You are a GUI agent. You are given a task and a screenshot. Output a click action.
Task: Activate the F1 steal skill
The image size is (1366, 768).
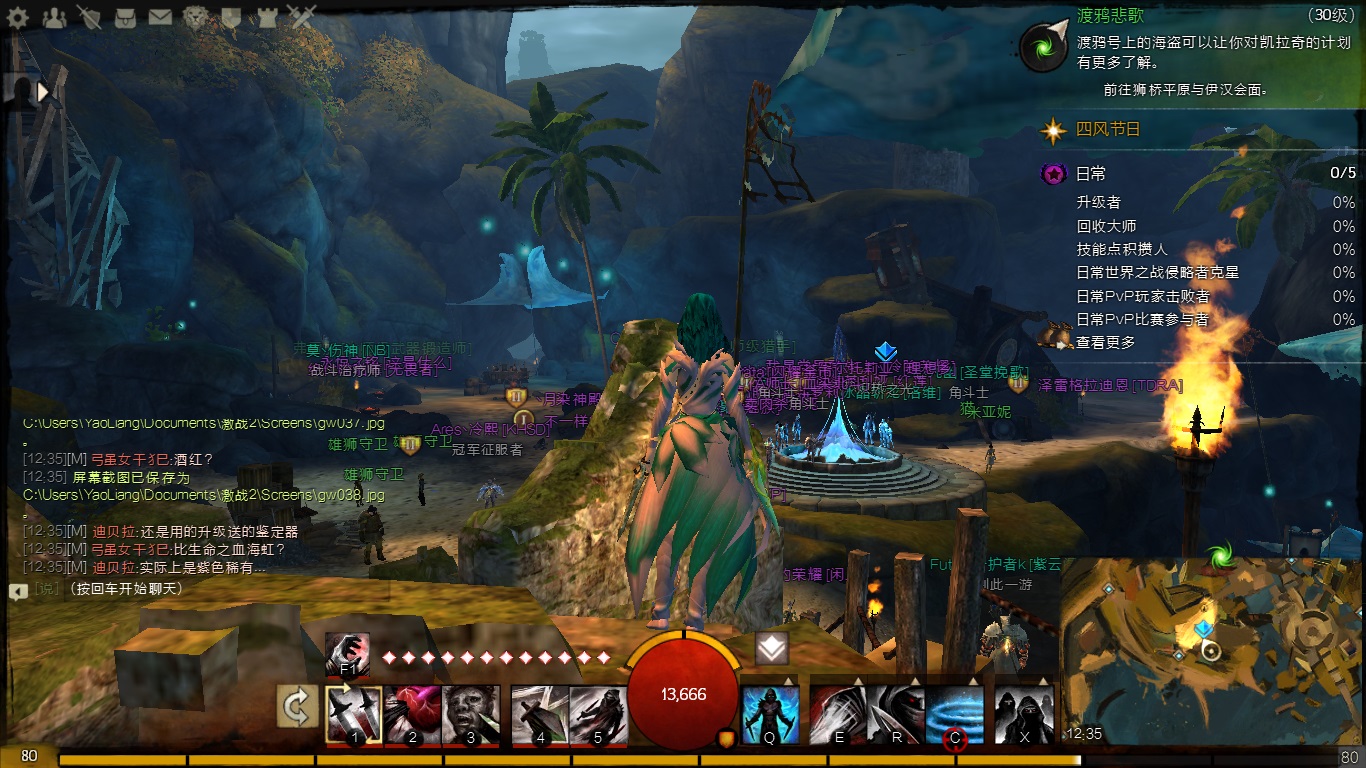347,654
